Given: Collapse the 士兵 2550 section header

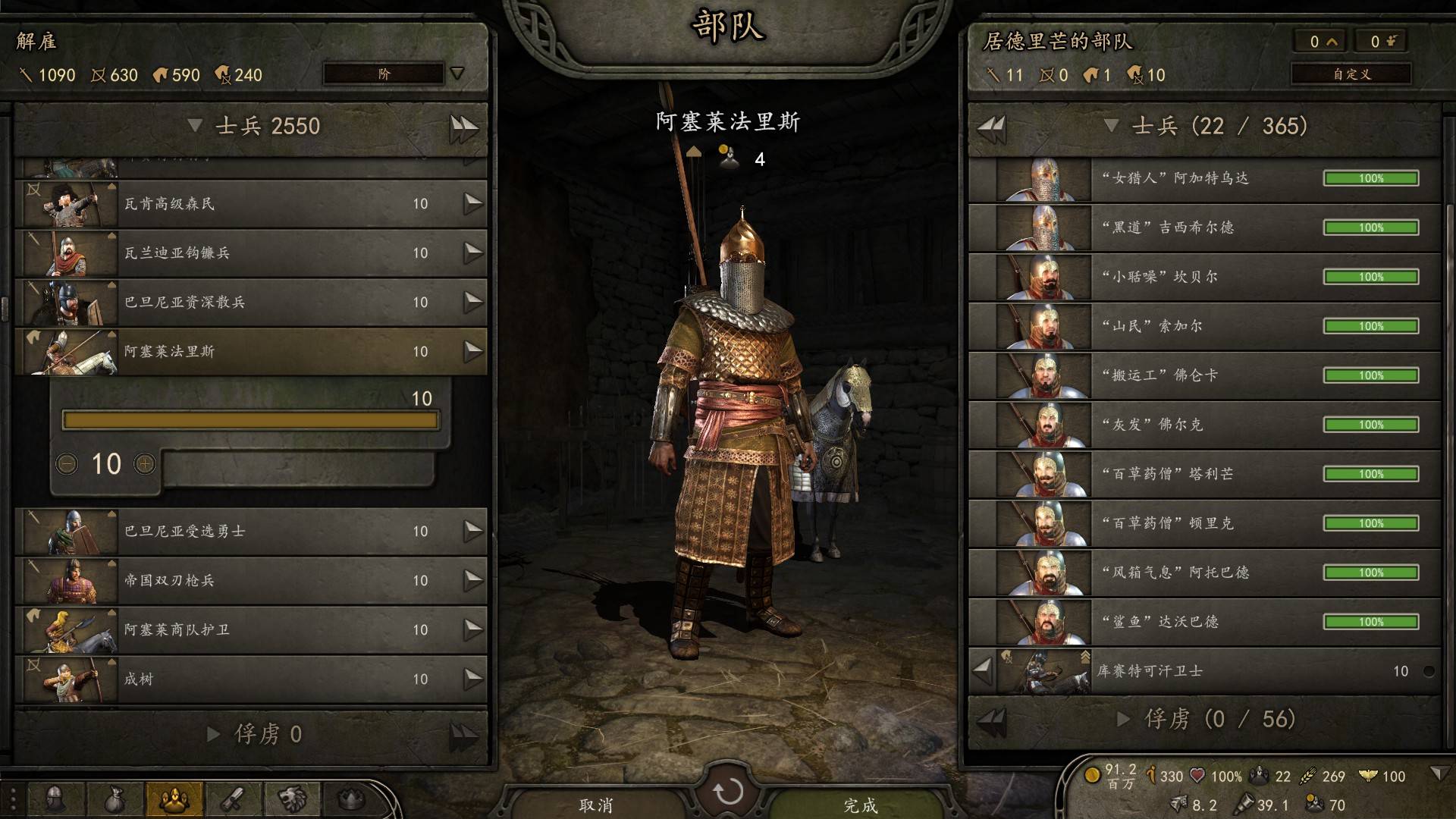Looking at the screenshot, I should click(x=195, y=125).
